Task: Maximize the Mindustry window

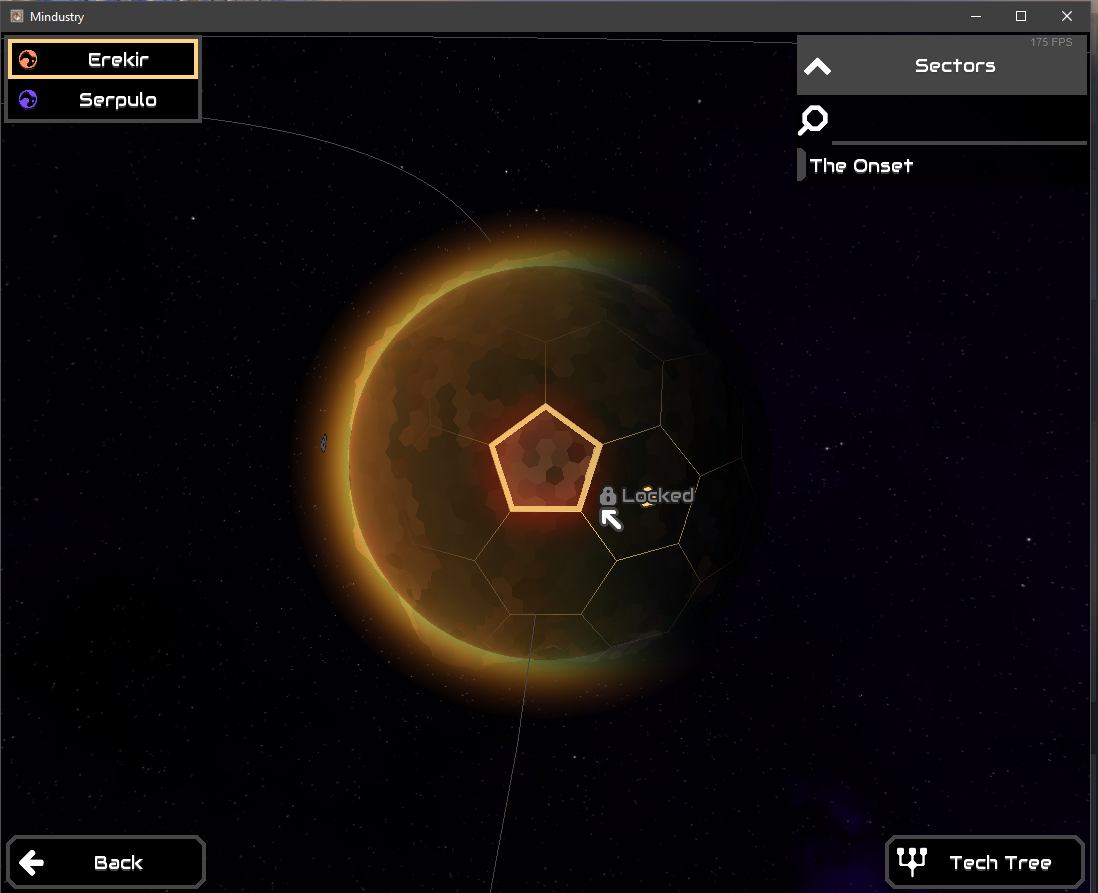Action: pos(1021,16)
